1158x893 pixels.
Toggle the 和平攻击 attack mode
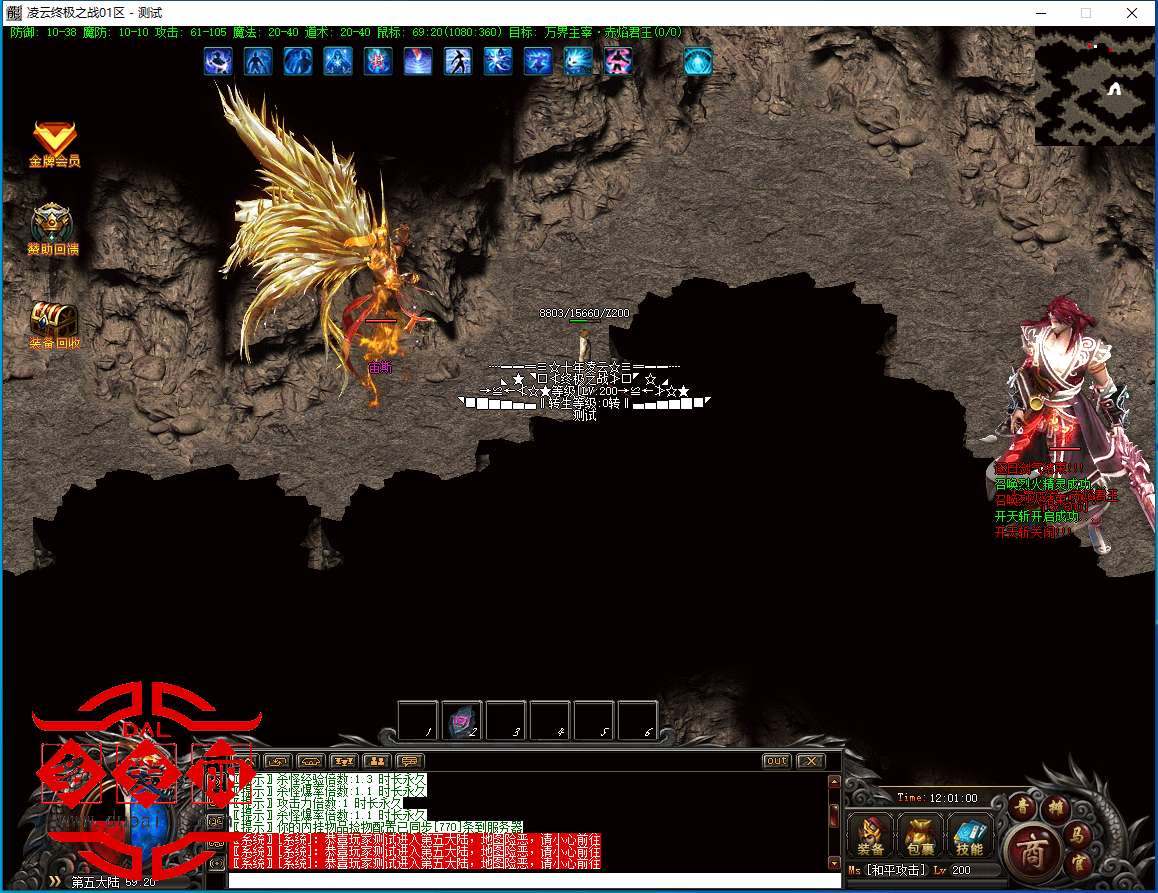(x=897, y=870)
